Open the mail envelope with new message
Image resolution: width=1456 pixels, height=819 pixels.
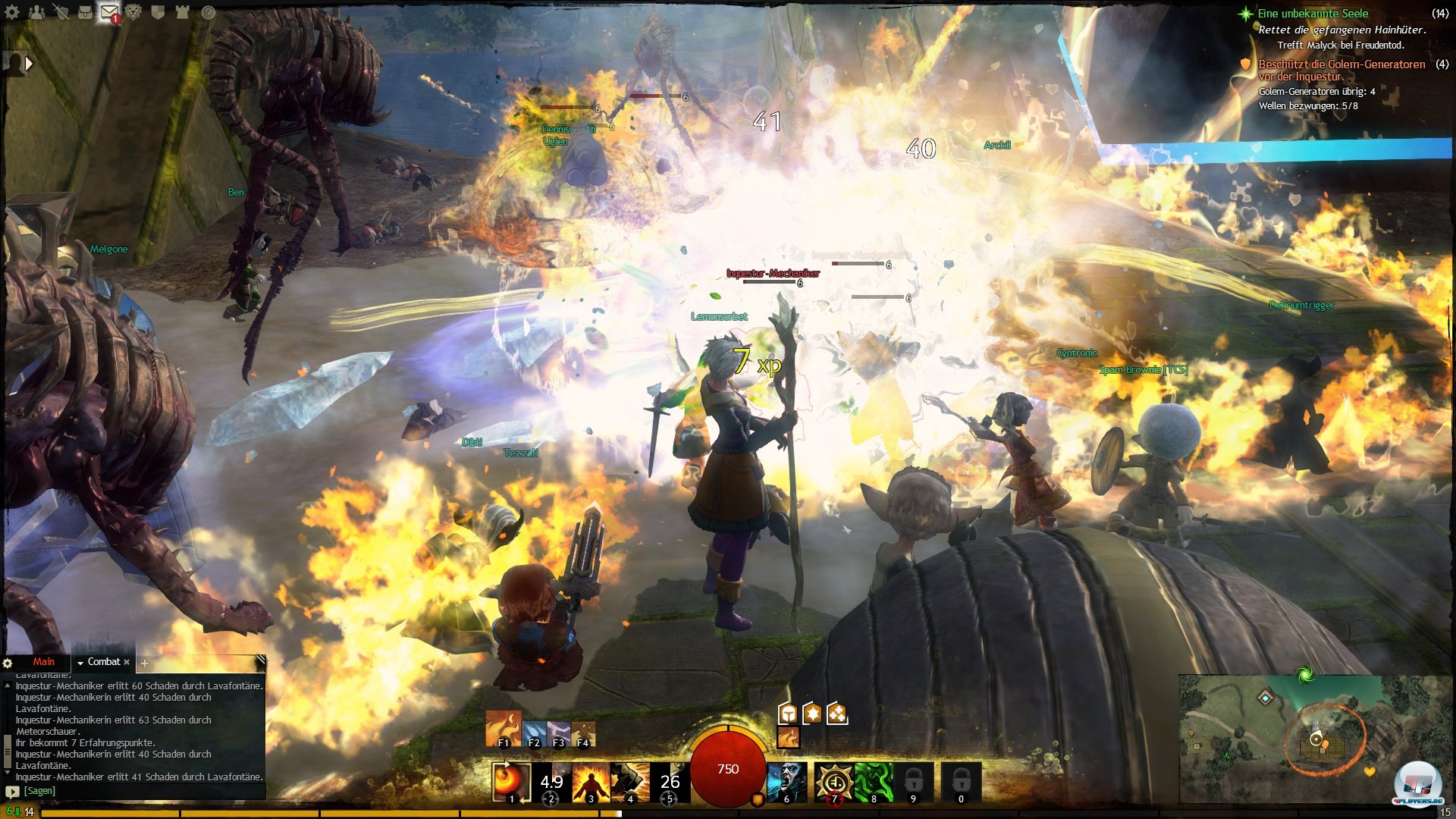(x=109, y=12)
